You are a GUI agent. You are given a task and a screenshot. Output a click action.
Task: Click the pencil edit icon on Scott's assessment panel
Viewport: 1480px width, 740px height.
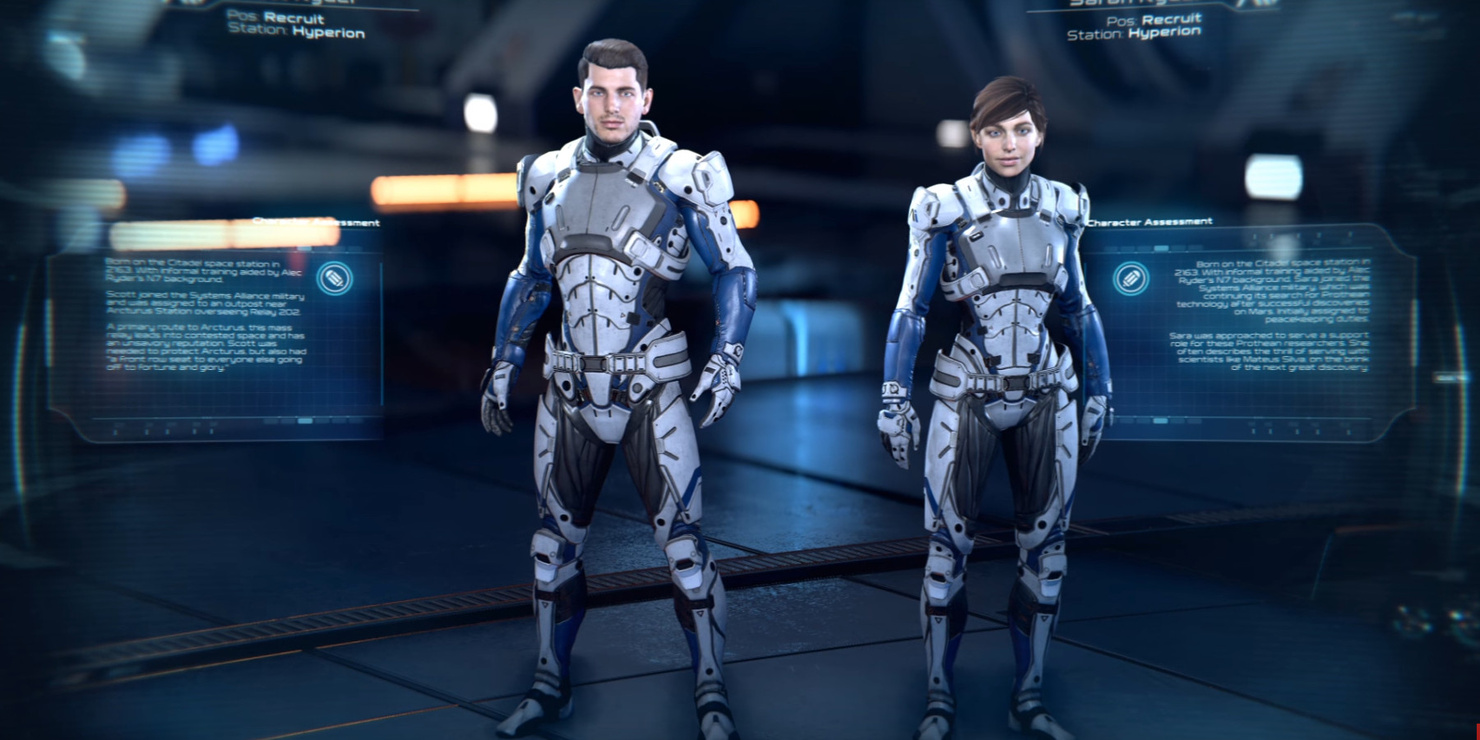[336, 277]
